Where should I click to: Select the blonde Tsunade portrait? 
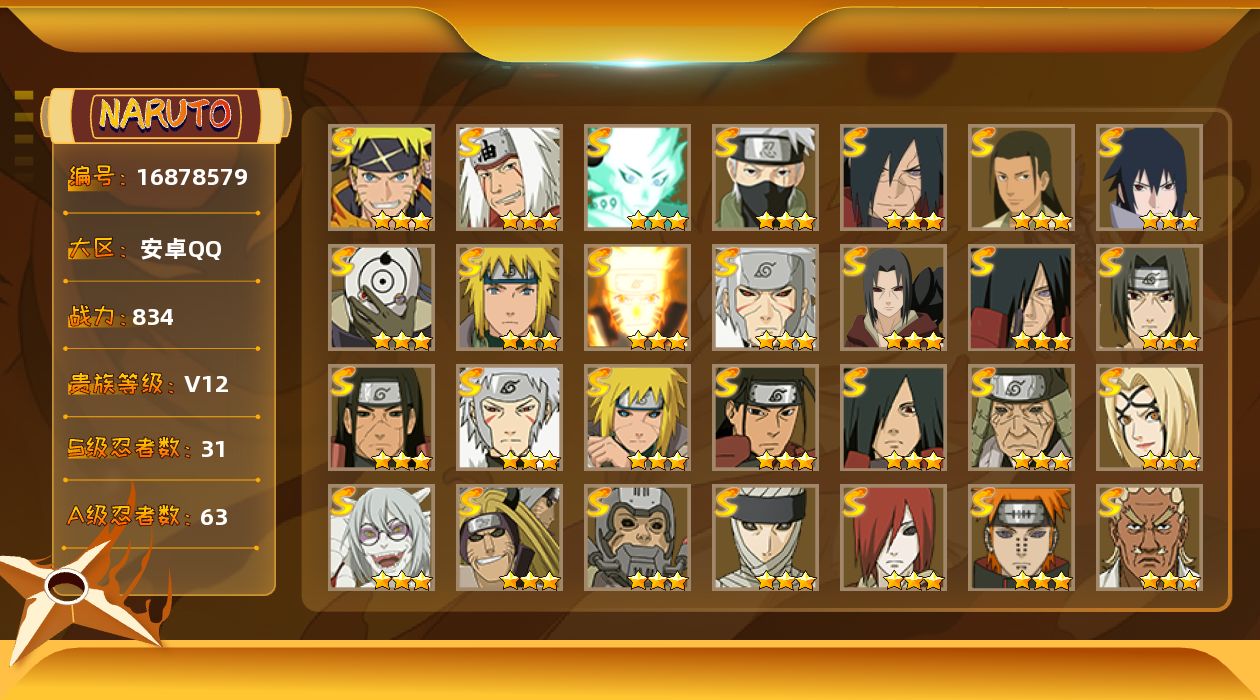coord(1150,418)
